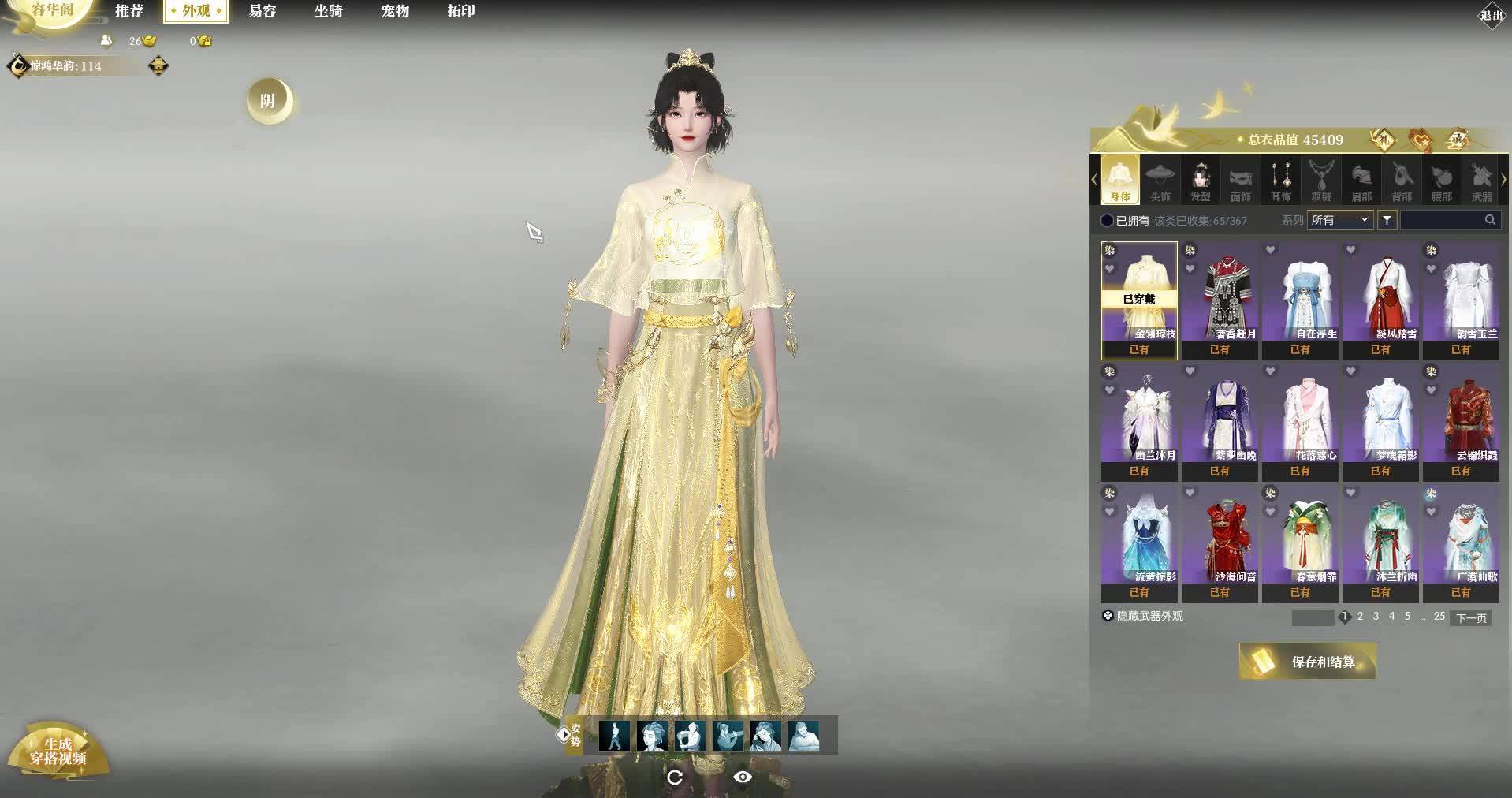Open the 拓印 tab
The width and height of the screenshot is (1512, 798).
click(x=461, y=11)
